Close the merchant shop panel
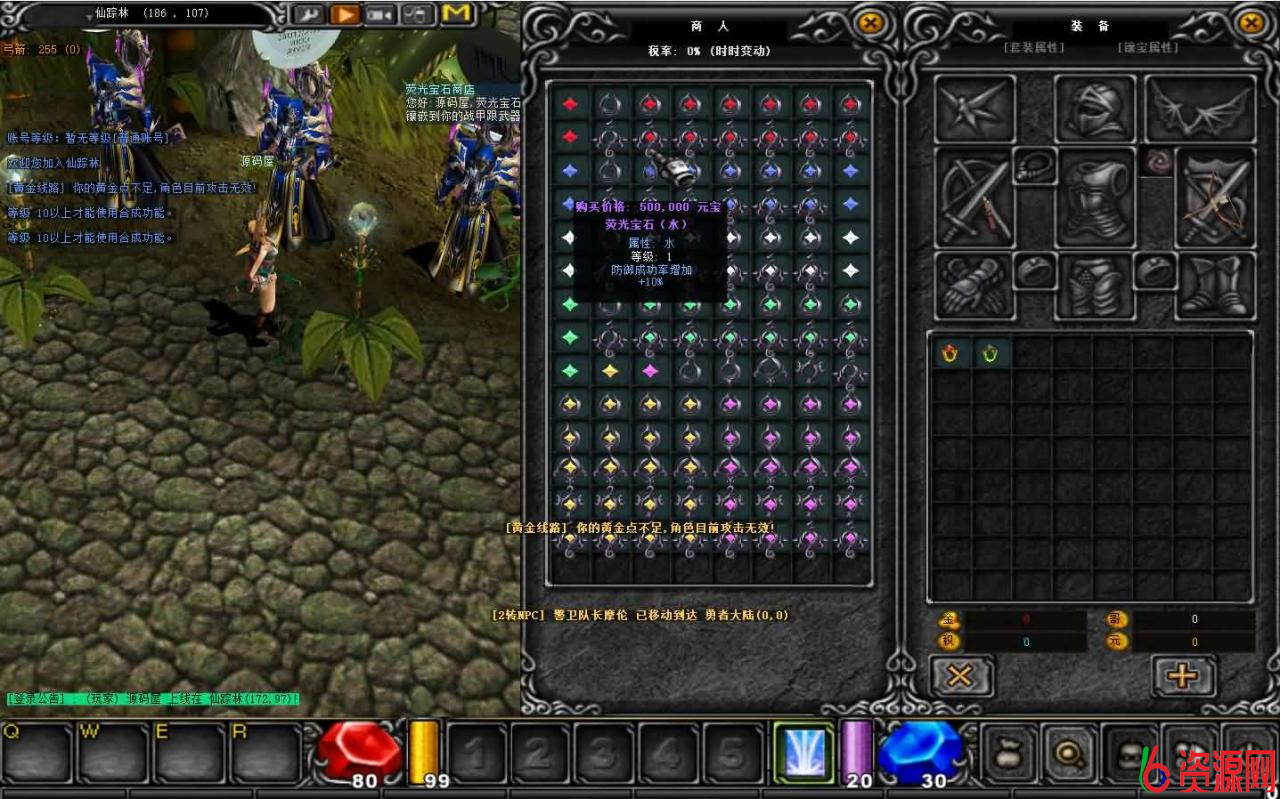The width and height of the screenshot is (1280, 799). point(871,22)
